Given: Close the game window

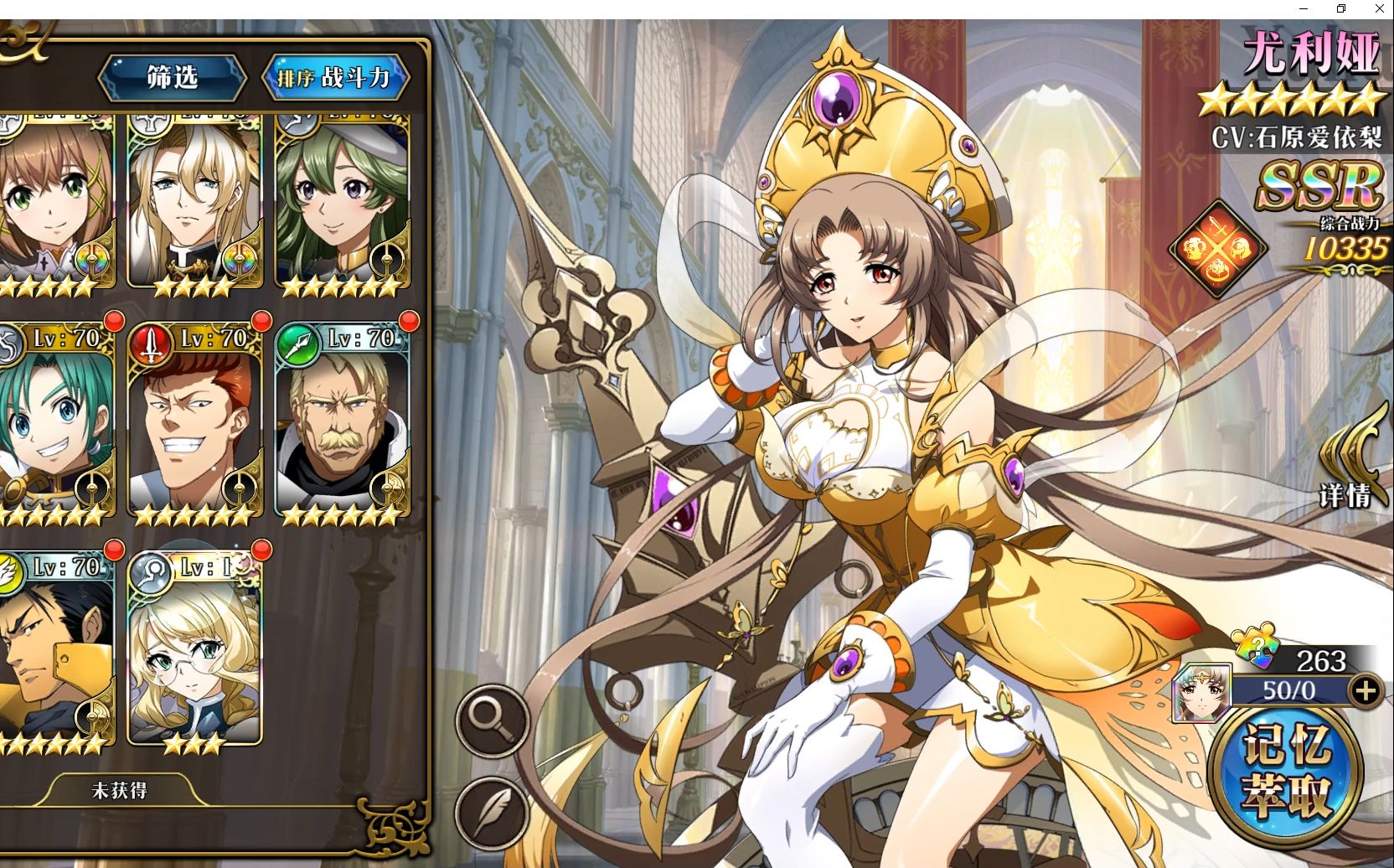Looking at the screenshot, I should point(1379,8).
